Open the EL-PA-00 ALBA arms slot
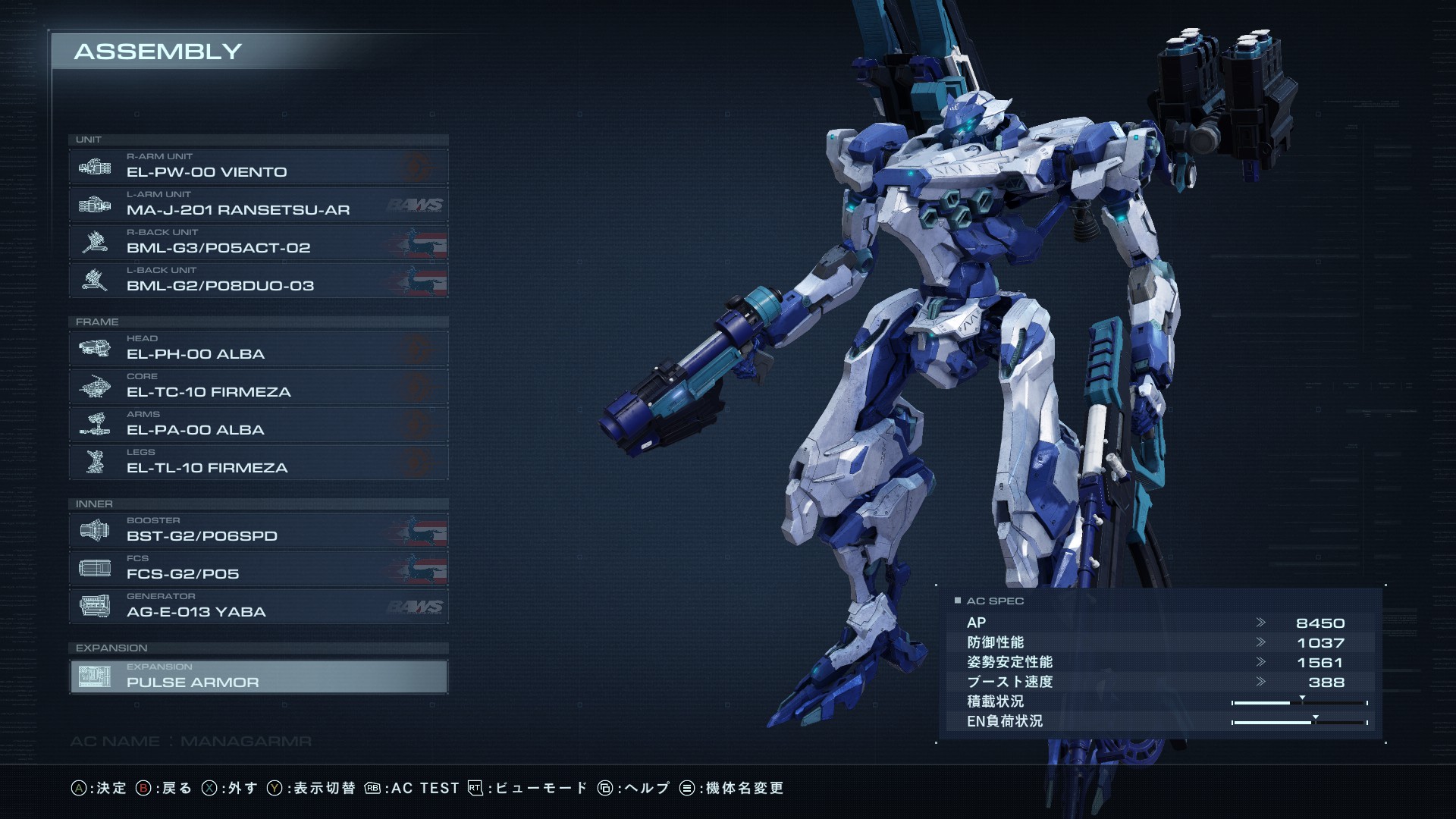 (x=258, y=424)
